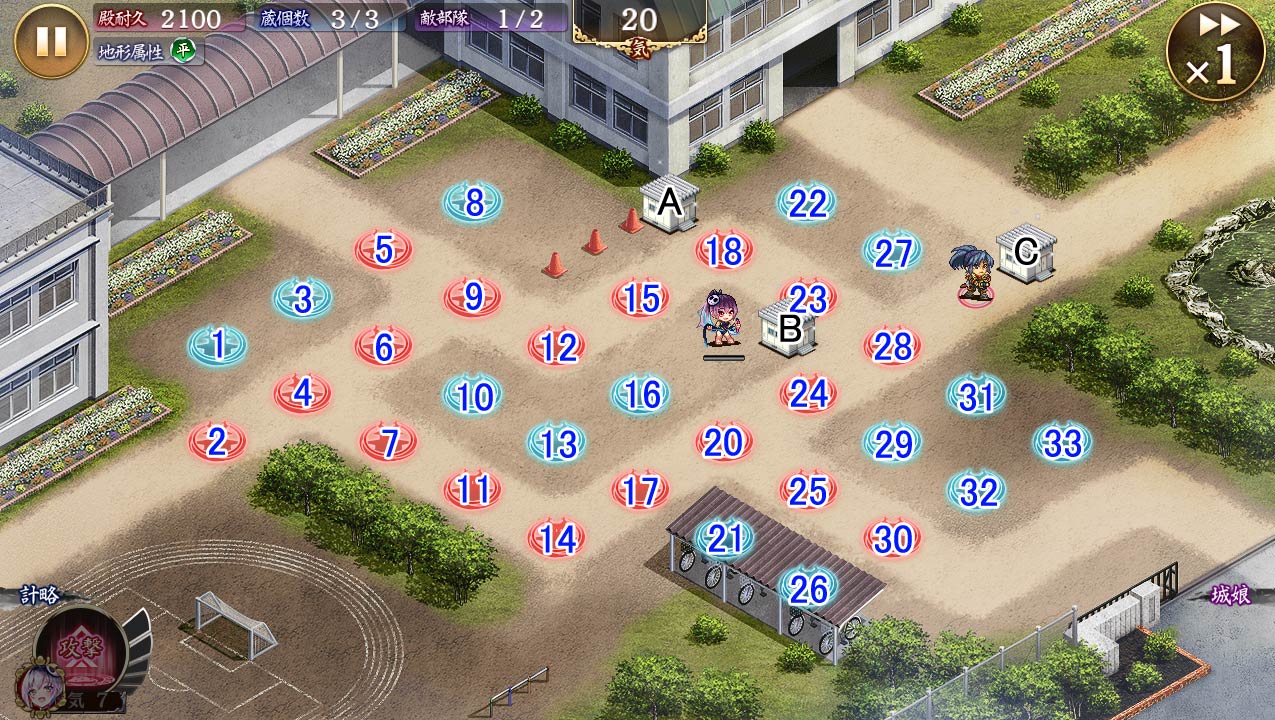Screen dimensions: 1275x720
Task: Select blue placement tile 33
Action: [x=1062, y=442]
